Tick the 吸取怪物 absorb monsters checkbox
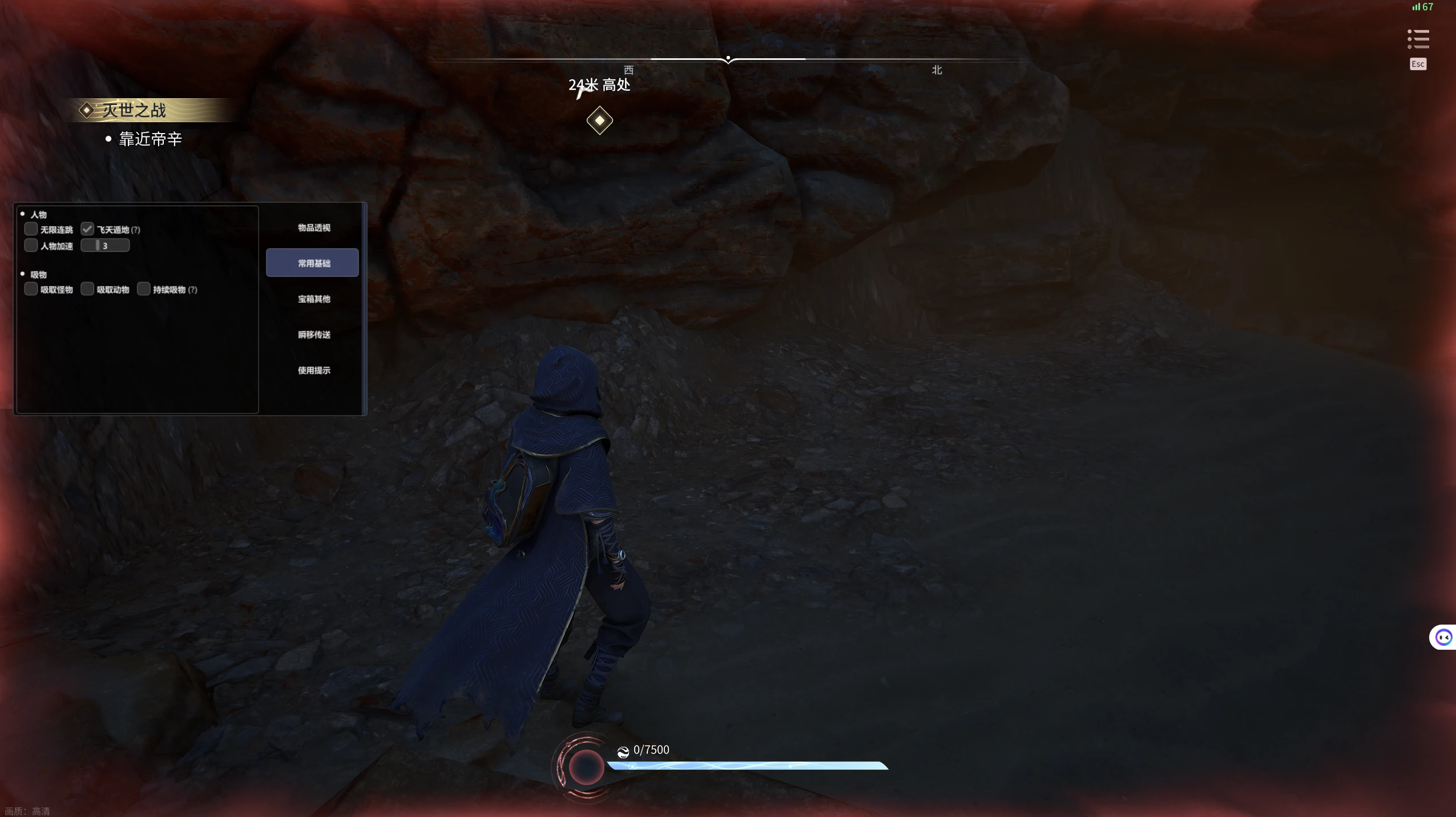The height and width of the screenshot is (817, 1456). [x=31, y=289]
